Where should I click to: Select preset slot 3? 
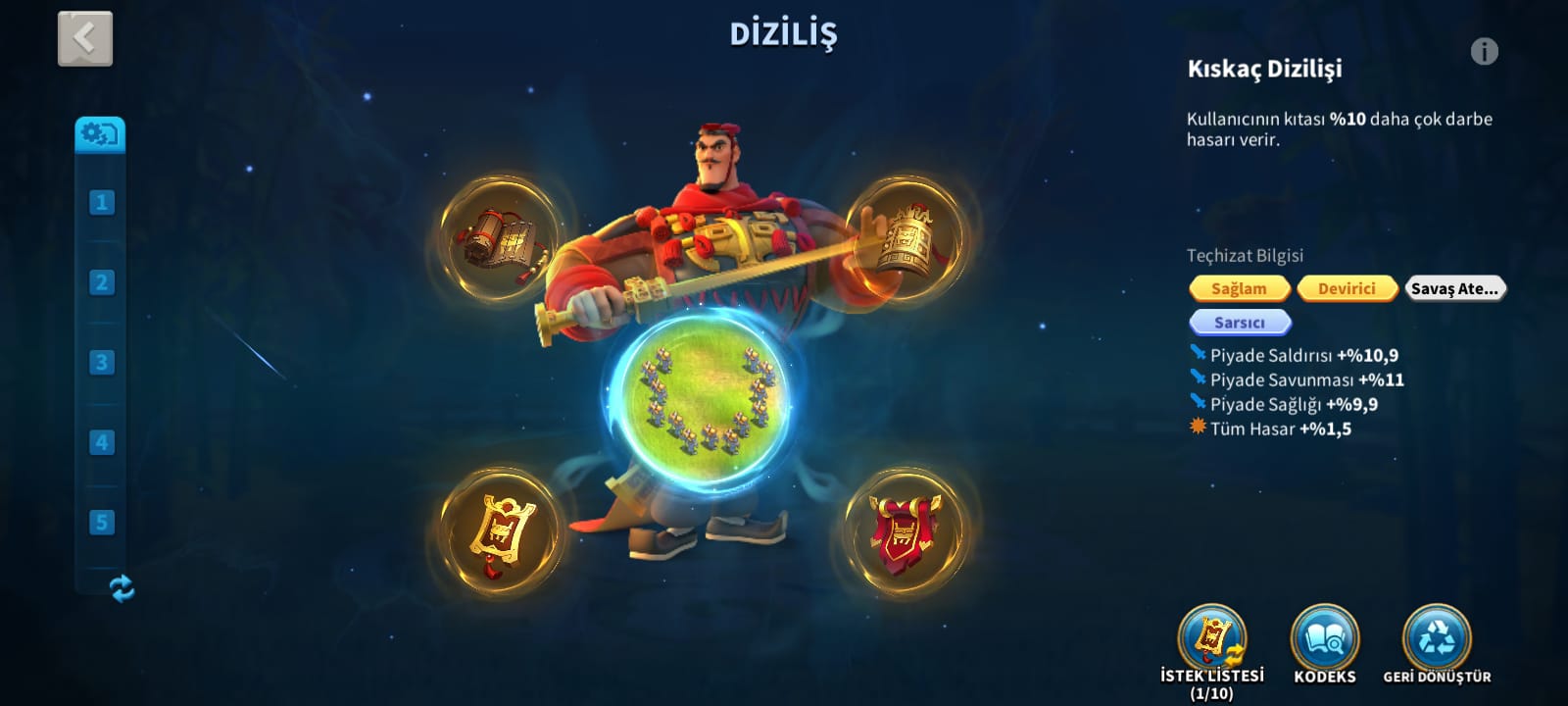(101, 362)
